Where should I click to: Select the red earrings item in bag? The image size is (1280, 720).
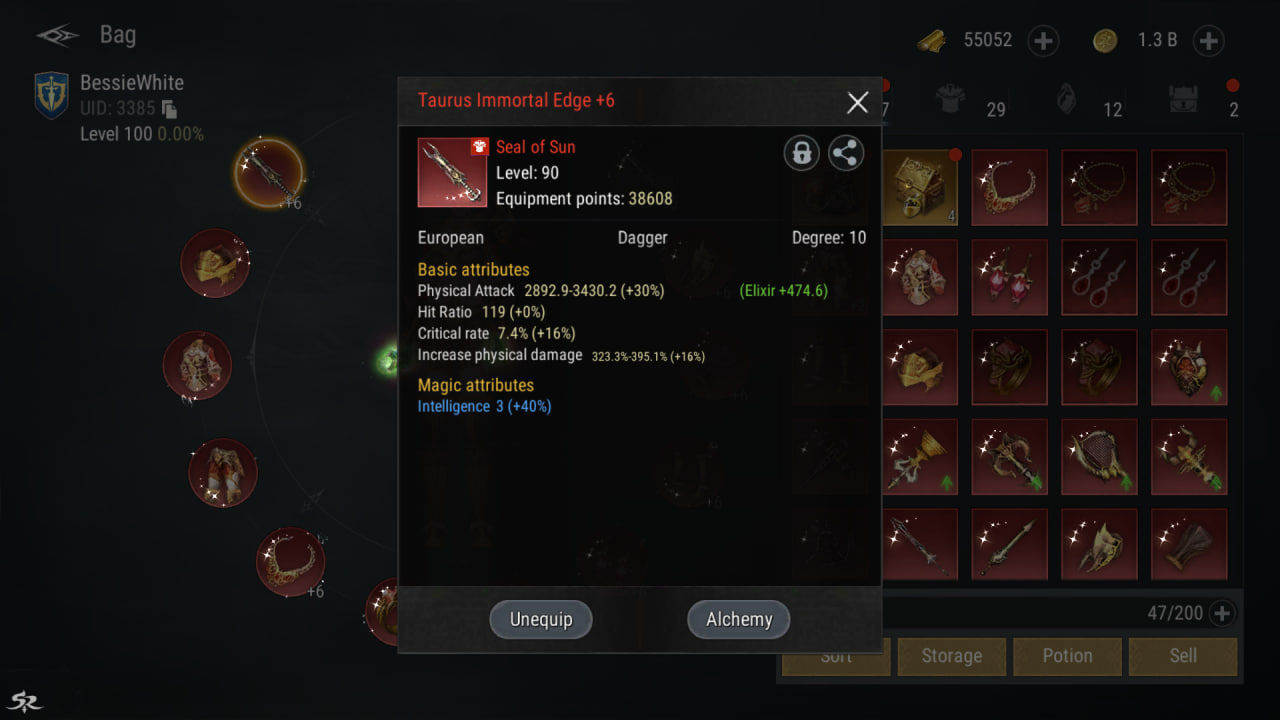[x=1009, y=277]
